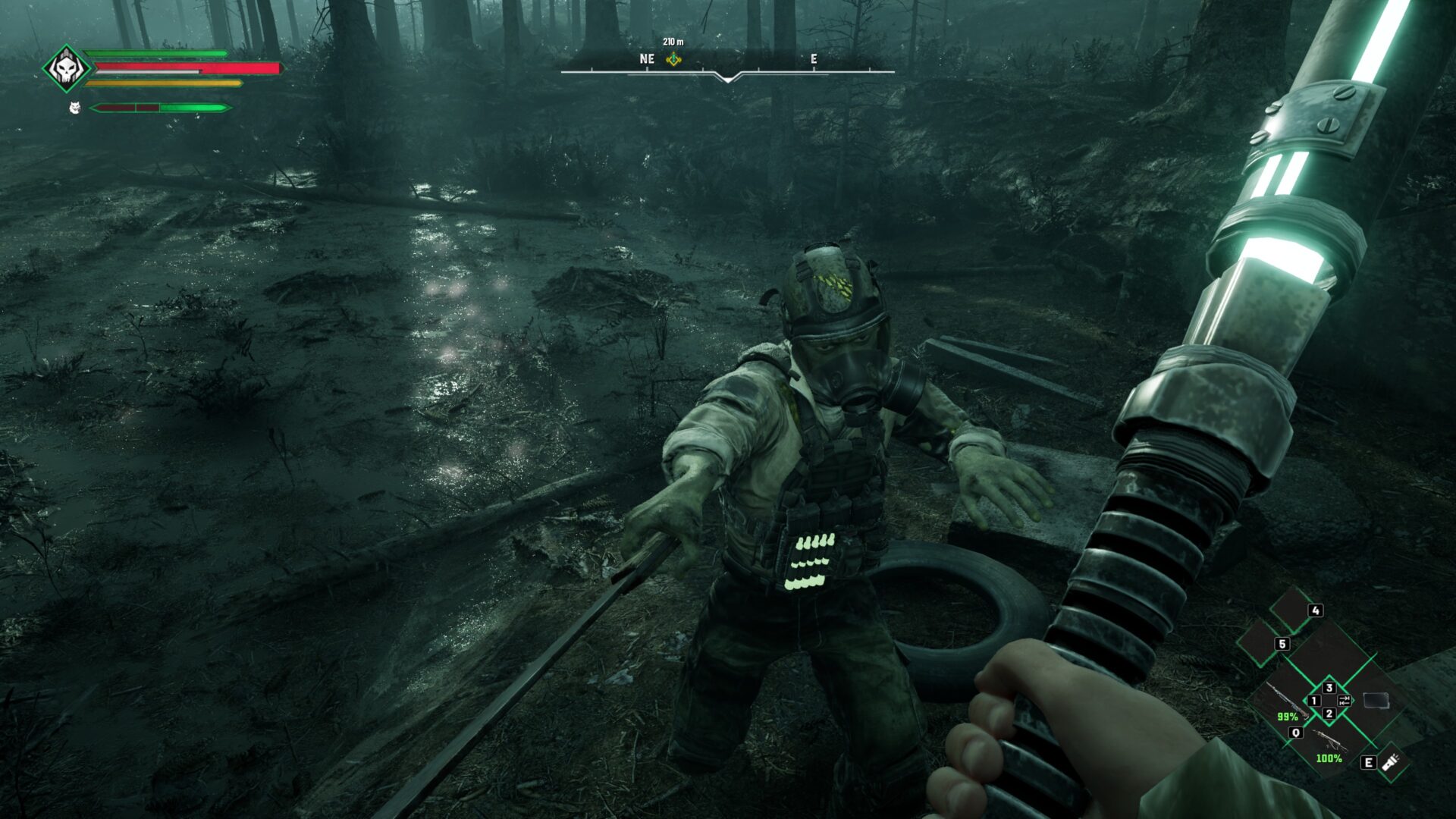
Task: Select the wolf head status icon
Action: [74, 108]
